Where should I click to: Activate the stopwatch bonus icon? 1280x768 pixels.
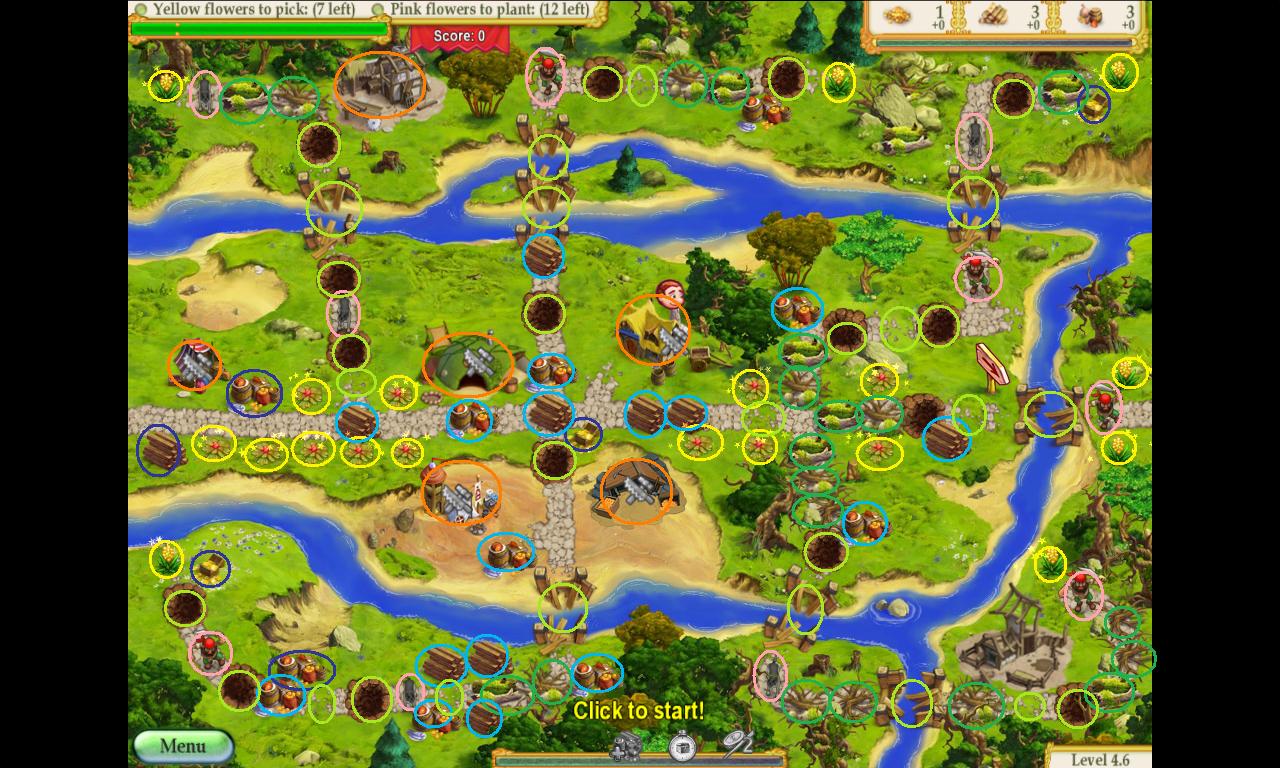[683, 745]
